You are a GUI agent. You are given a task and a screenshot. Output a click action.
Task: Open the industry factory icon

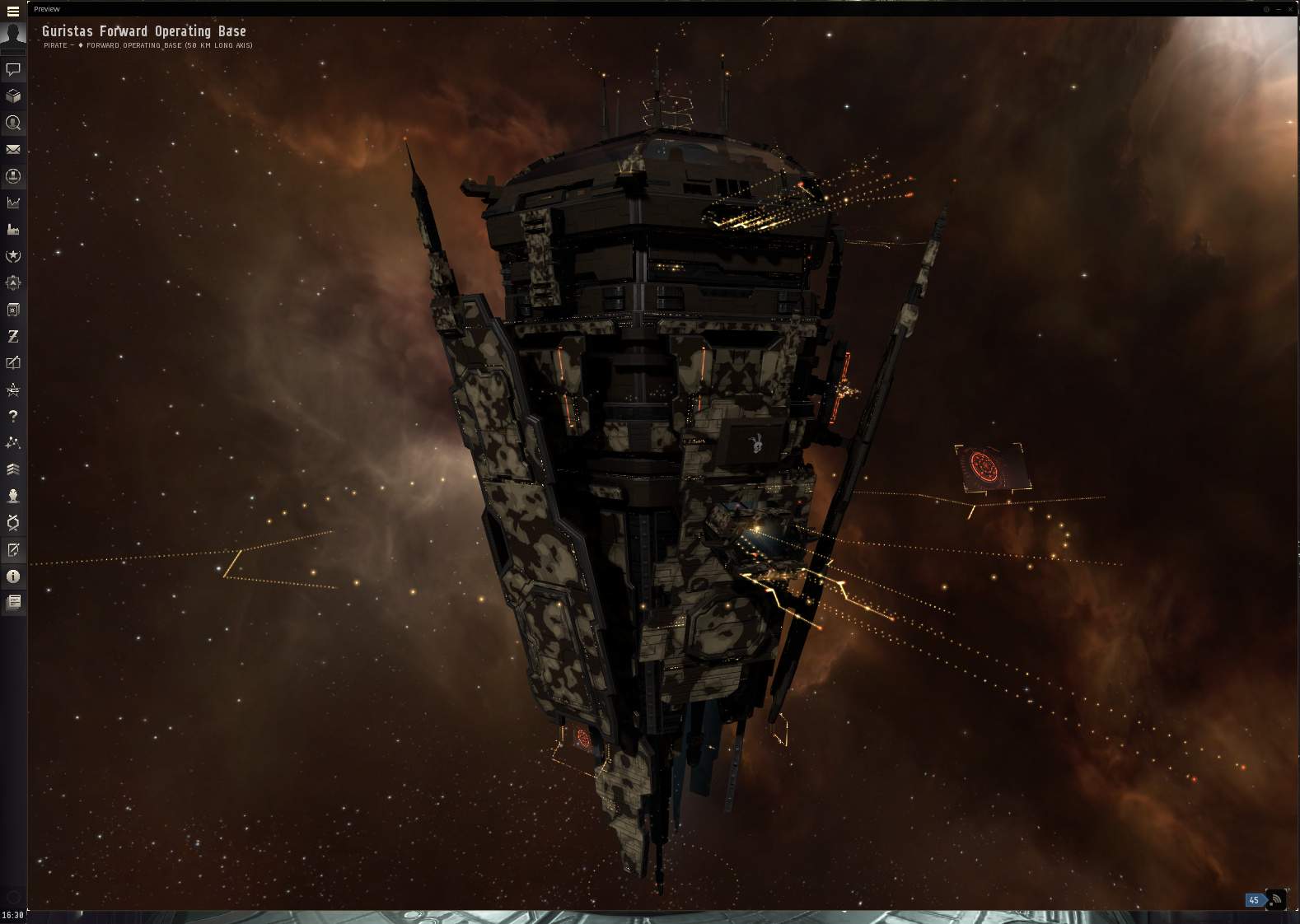coord(13,229)
